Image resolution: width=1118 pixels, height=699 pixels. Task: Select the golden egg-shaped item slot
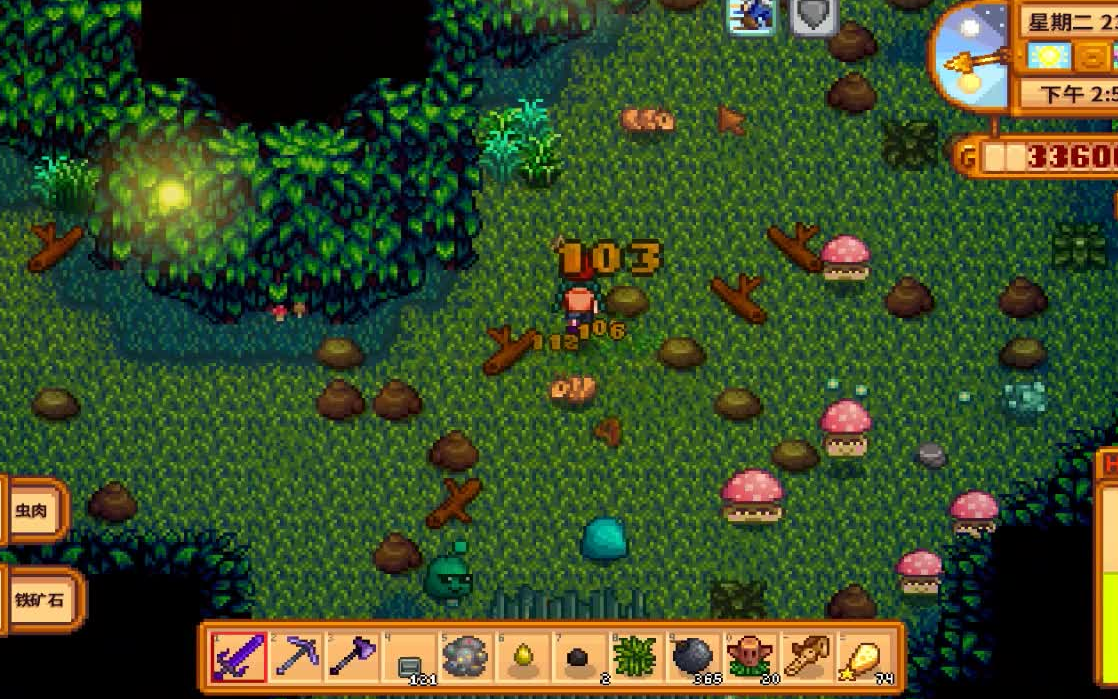[x=522, y=657]
